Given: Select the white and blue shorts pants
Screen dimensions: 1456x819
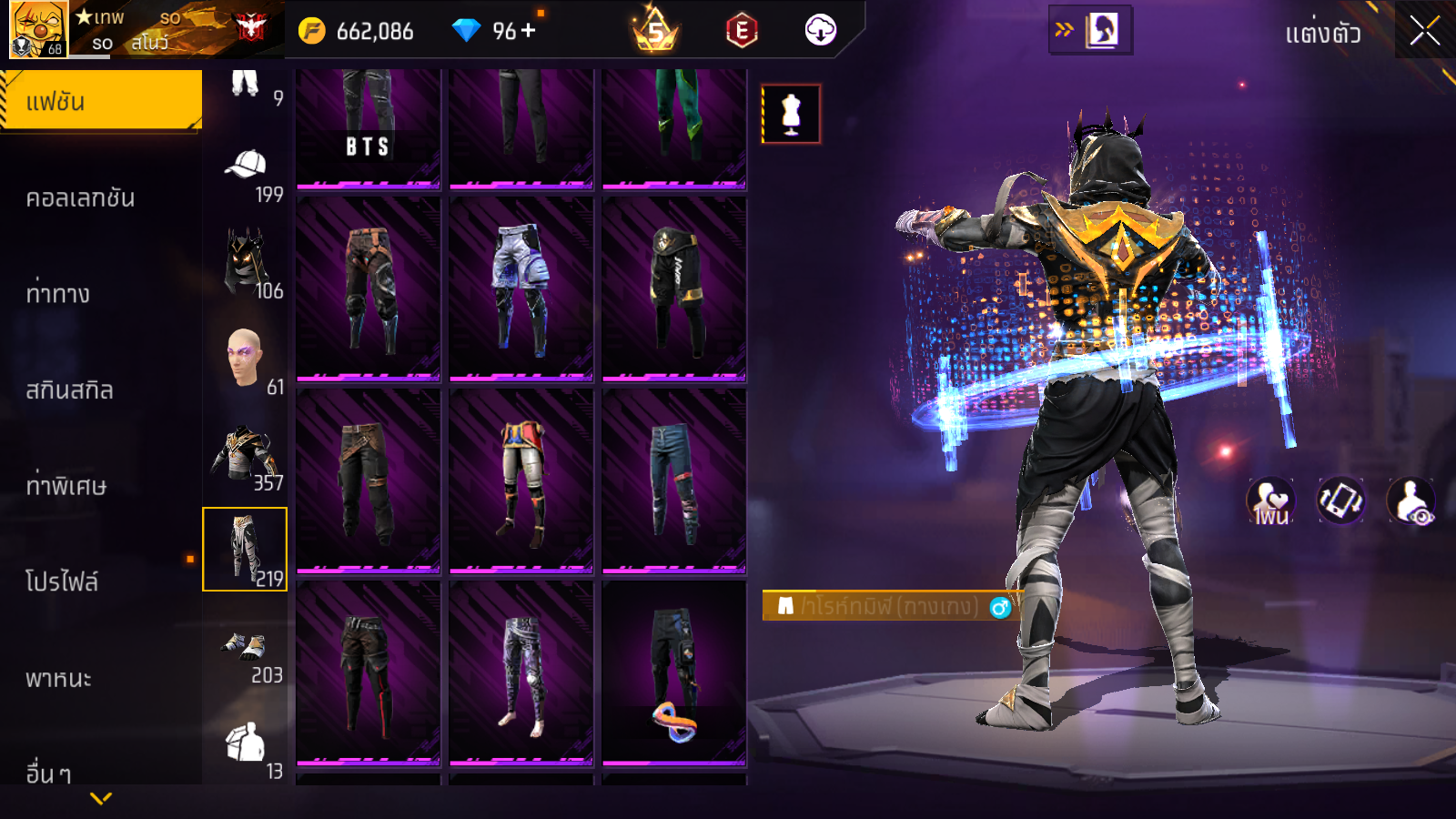Looking at the screenshot, I should tap(521, 288).
